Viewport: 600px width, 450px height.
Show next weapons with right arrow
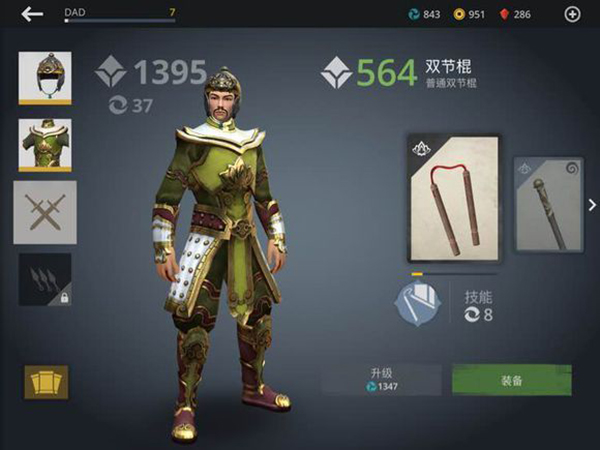(592, 205)
